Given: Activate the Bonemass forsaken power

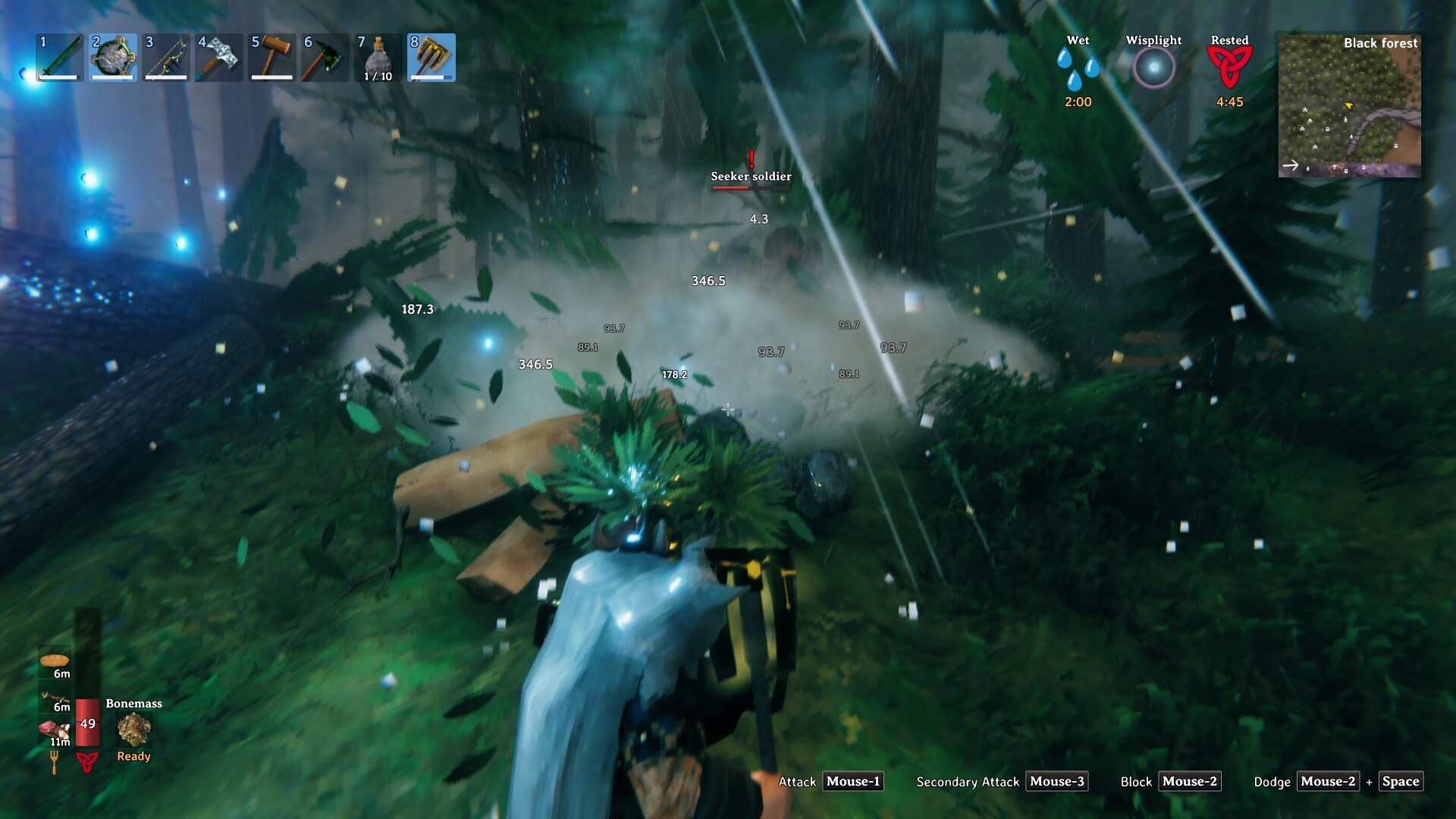Looking at the screenshot, I should [134, 730].
